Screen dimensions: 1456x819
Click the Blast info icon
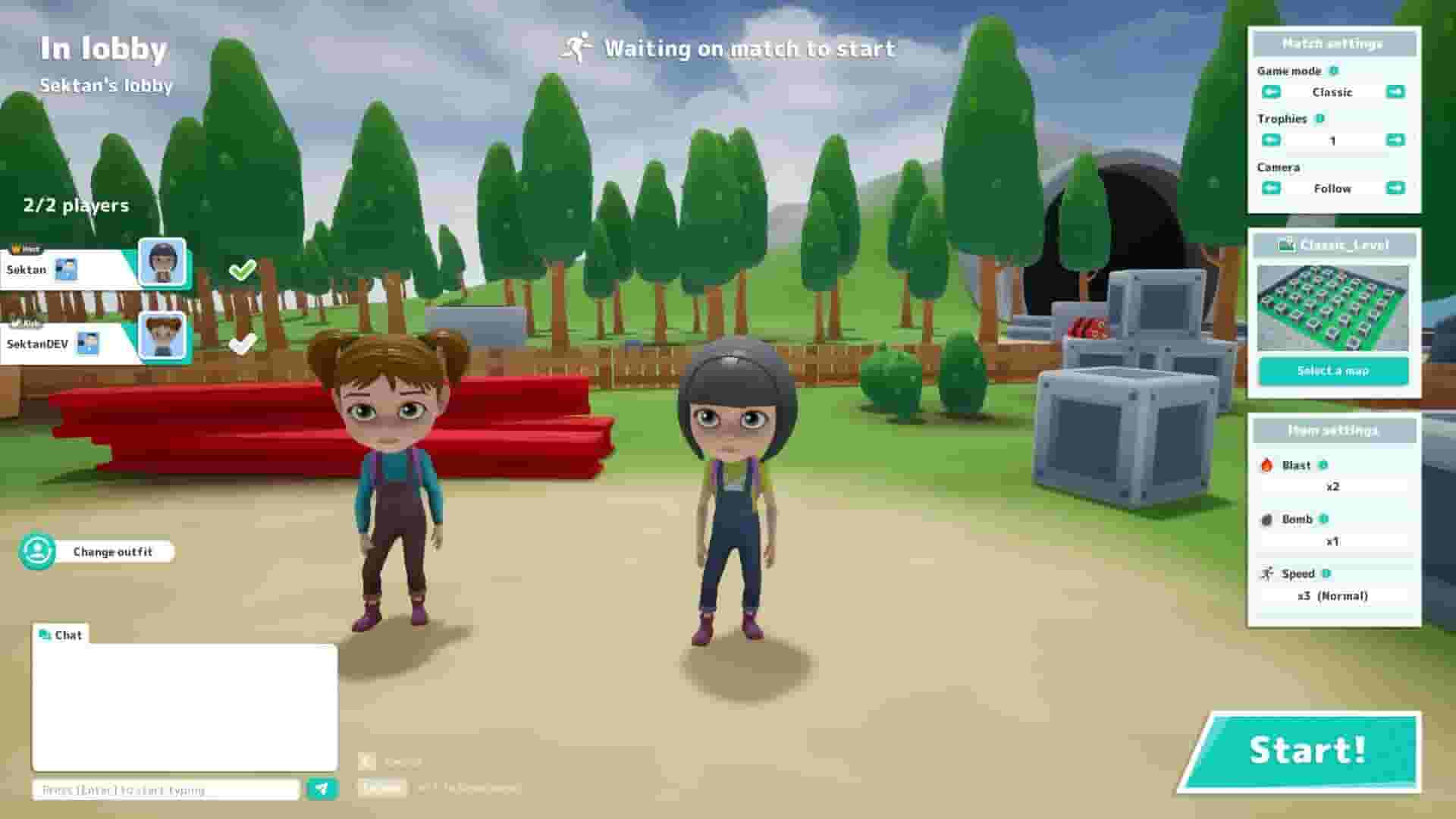1323,465
